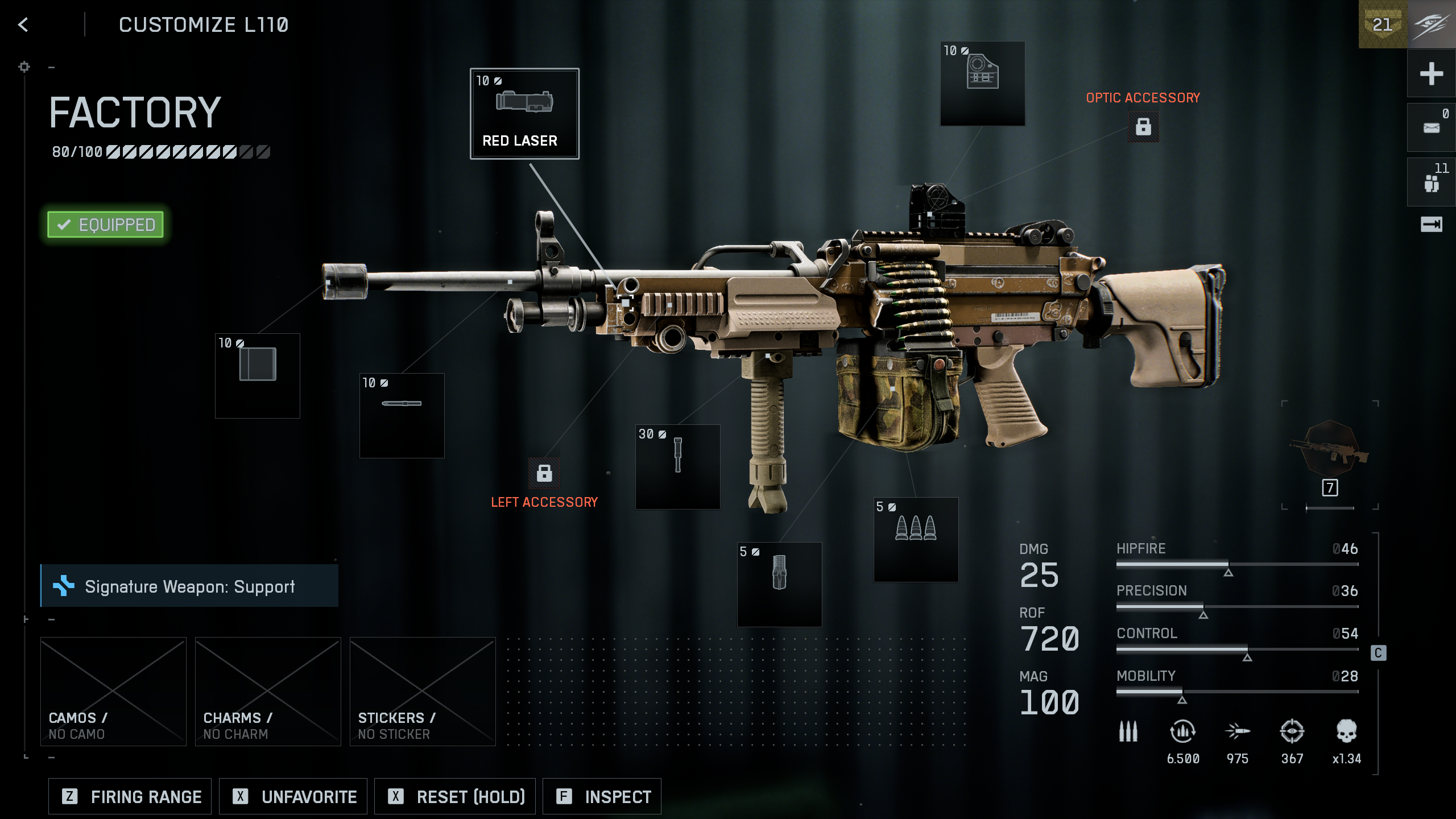
Task: Click the locked LEFT ACCESSORY slot
Action: pos(544,474)
